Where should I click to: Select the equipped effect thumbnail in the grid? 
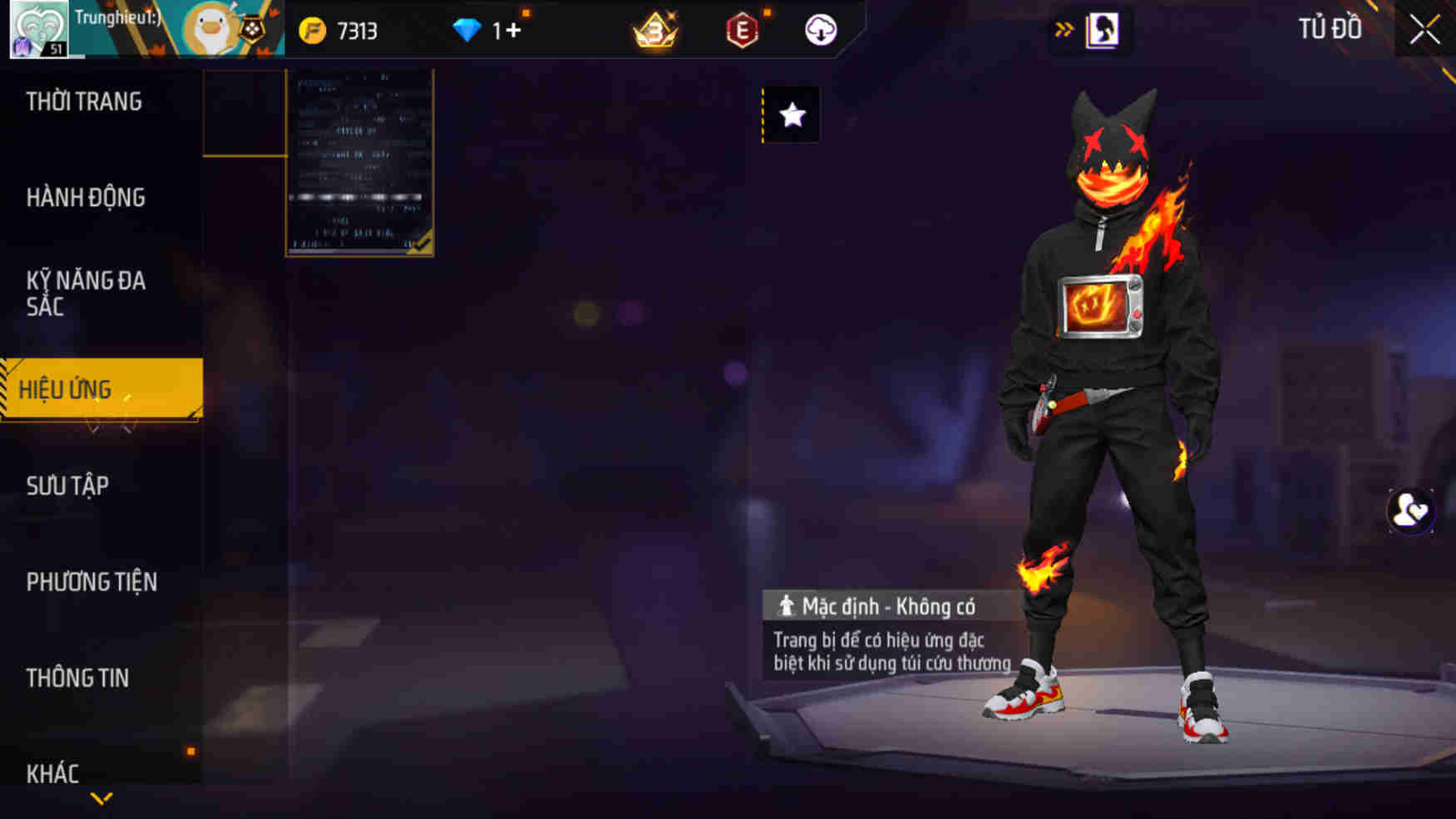pos(359,163)
